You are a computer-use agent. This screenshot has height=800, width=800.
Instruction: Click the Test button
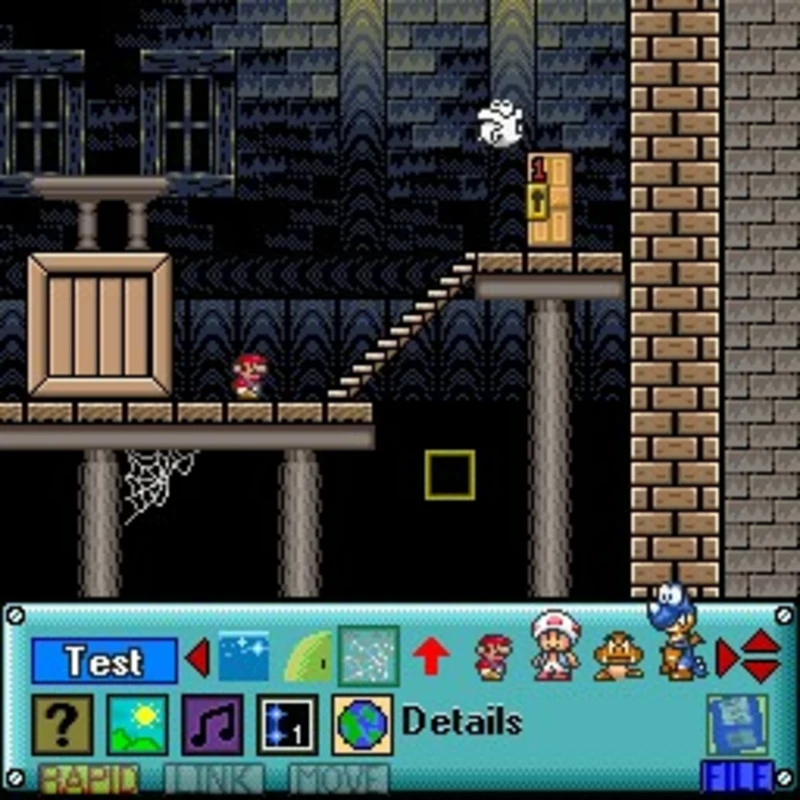coord(104,660)
